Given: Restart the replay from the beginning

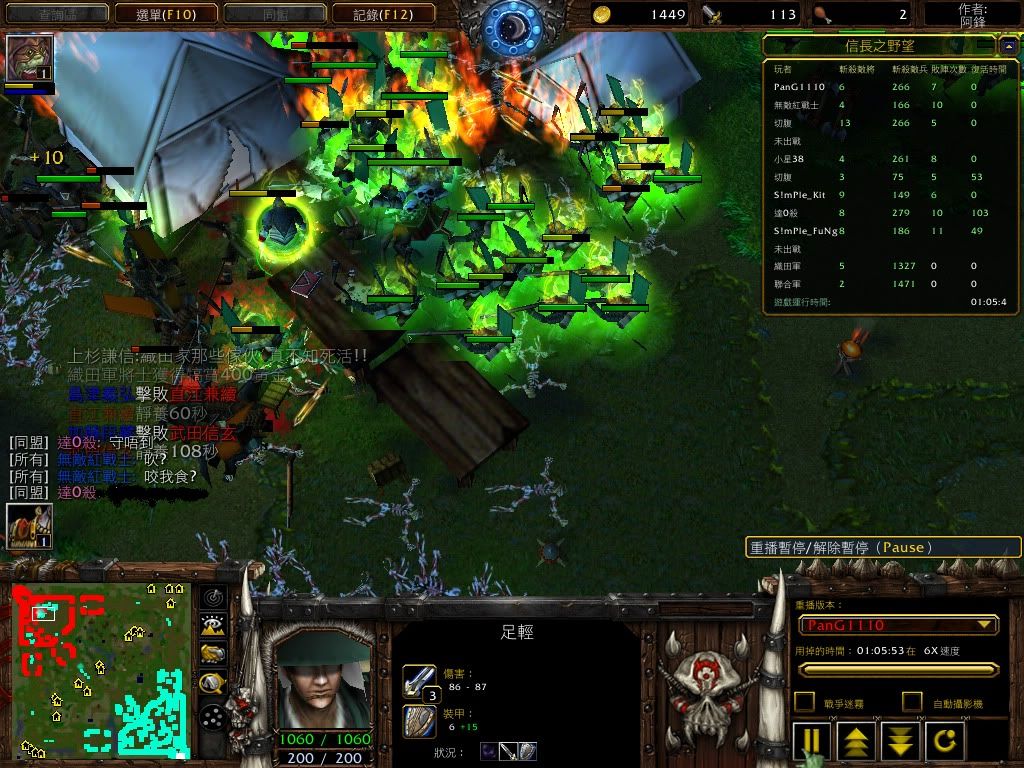Looking at the screenshot, I should (x=945, y=741).
